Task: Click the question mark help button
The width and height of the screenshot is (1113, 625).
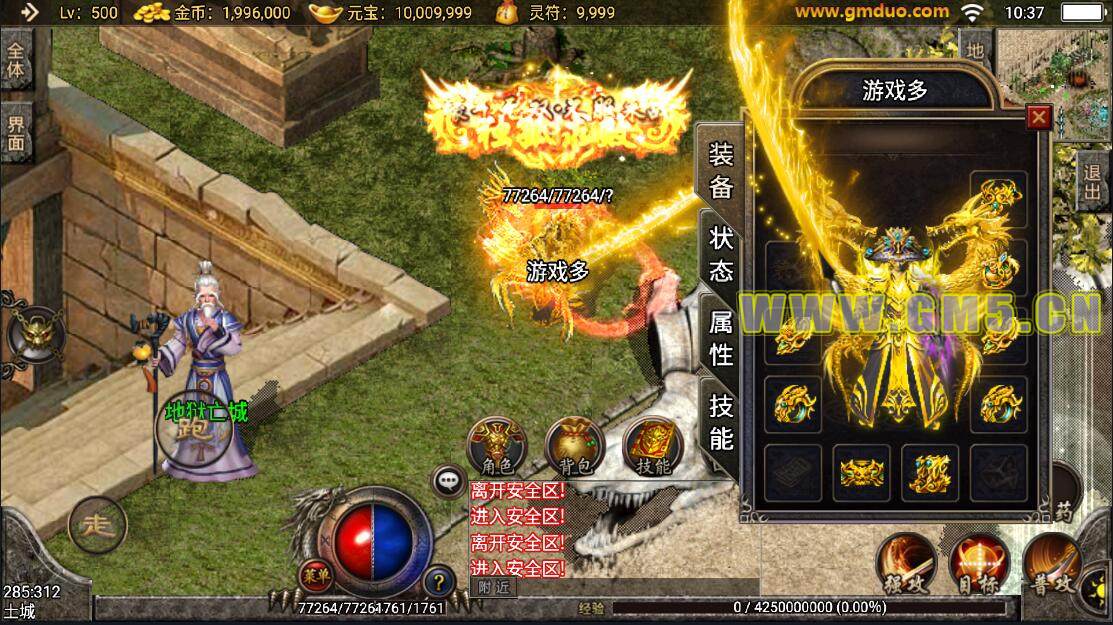Action: point(438,580)
